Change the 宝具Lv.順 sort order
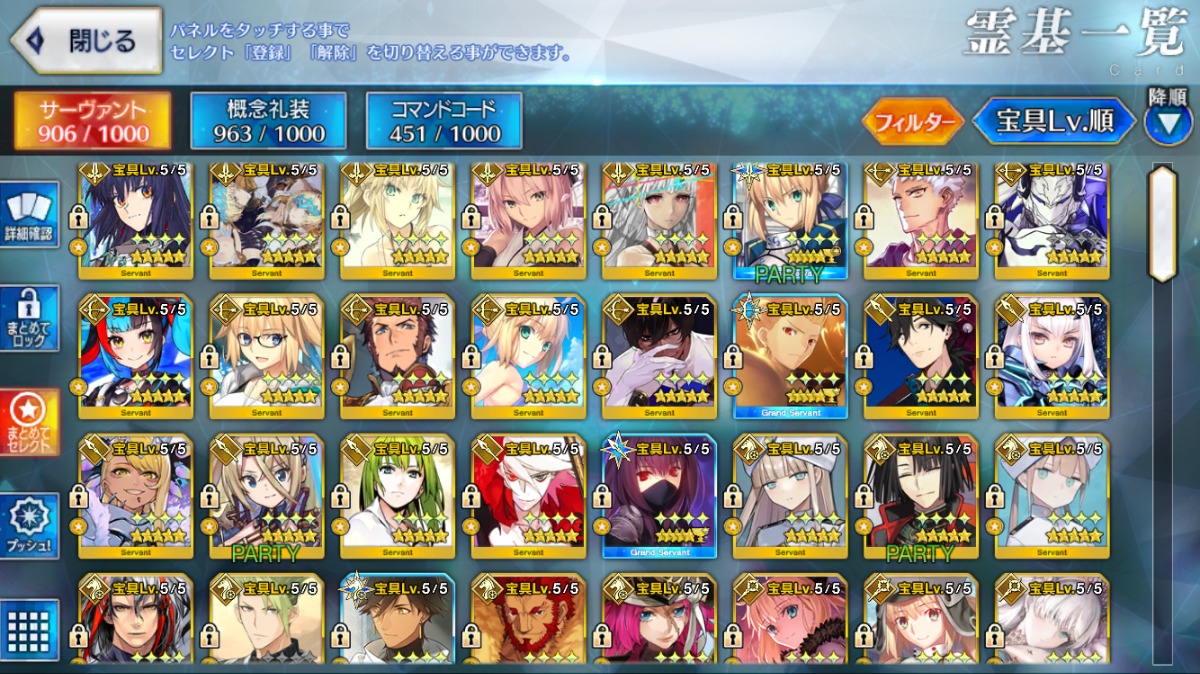 click(x=1054, y=122)
